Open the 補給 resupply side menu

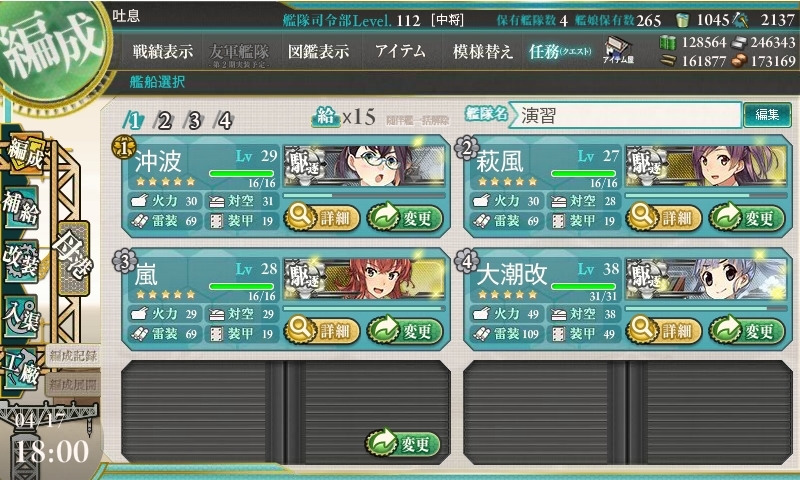(22, 204)
